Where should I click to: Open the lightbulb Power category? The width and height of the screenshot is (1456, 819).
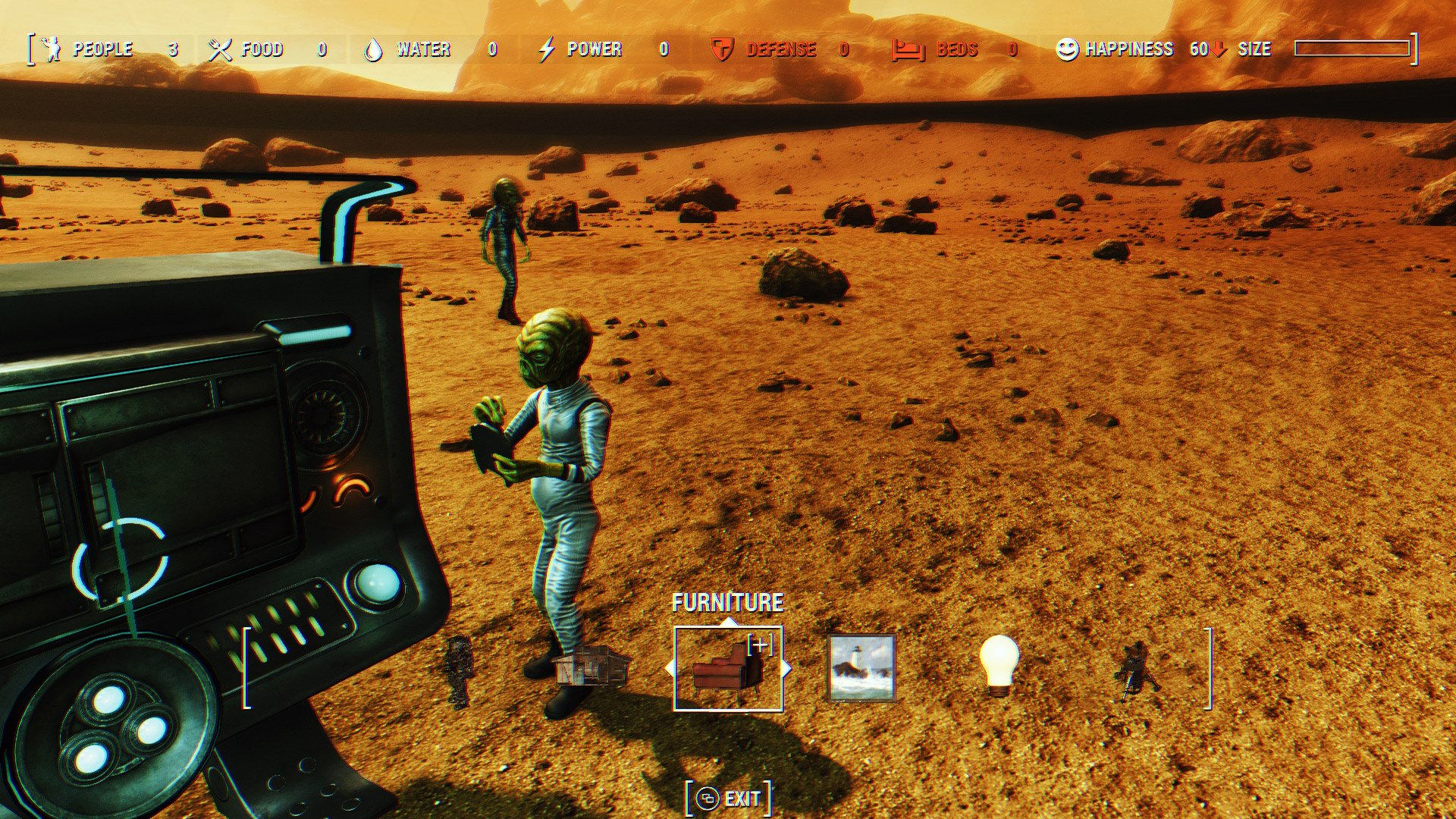coord(999,665)
